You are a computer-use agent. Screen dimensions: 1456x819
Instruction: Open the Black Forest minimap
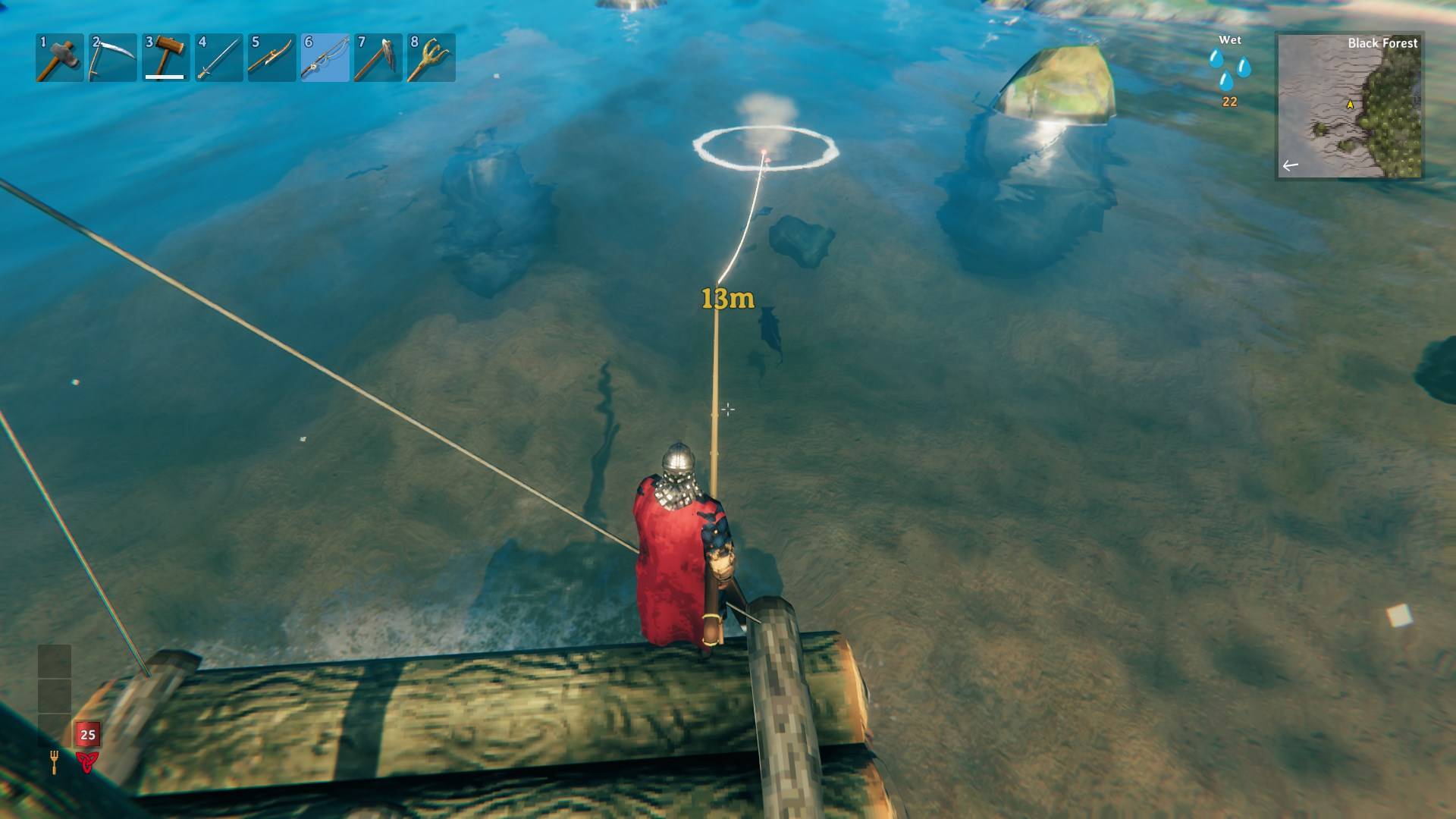point(1350,106)
